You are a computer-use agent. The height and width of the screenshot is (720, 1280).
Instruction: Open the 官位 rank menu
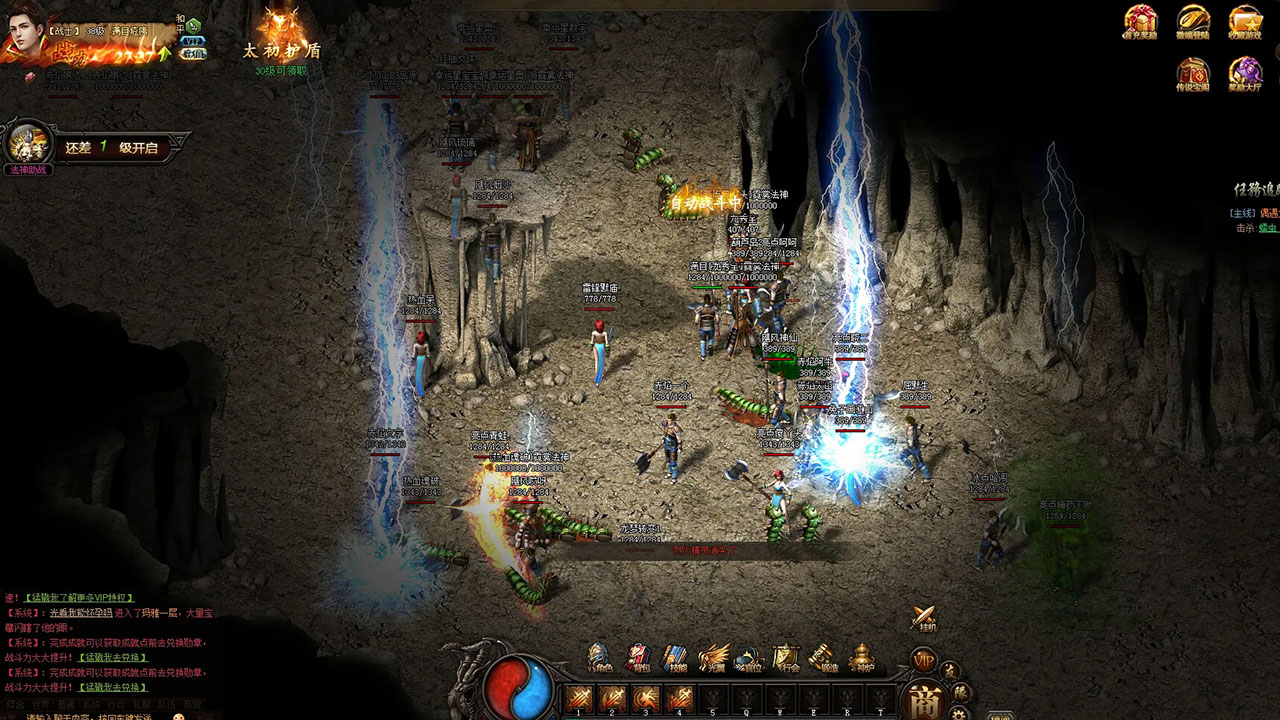click(x=749, y=657)
